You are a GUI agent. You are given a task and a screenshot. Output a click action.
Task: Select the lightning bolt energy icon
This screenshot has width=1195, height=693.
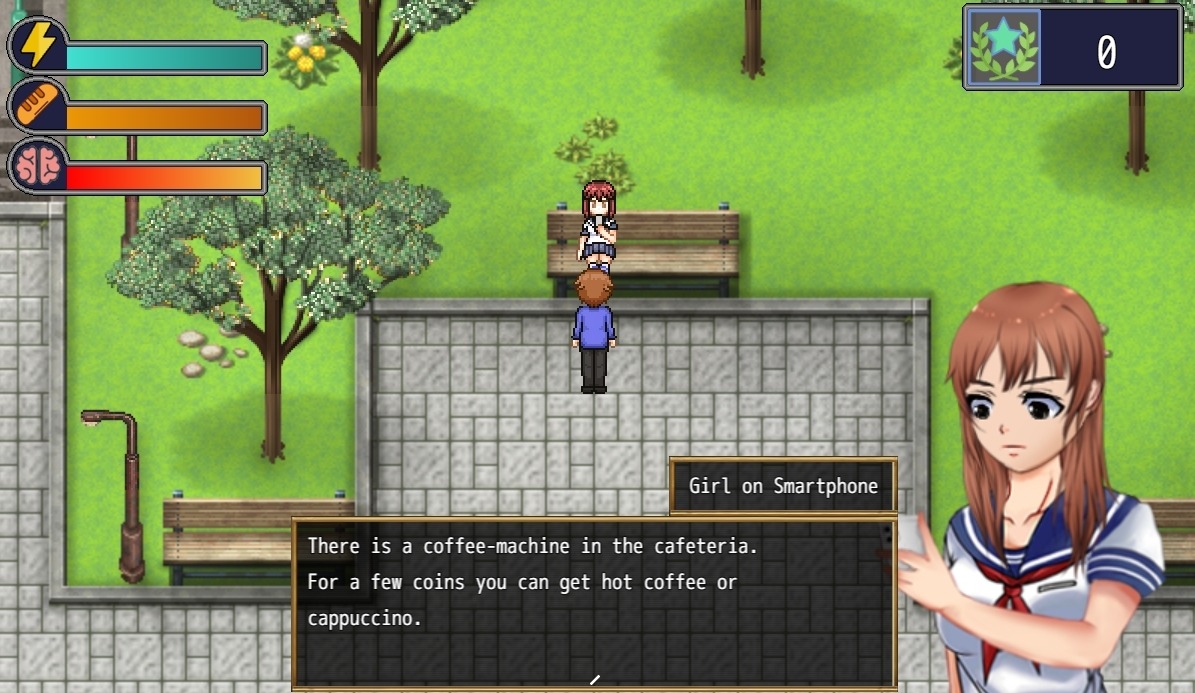pyautogui.click(x=38, y=46)
